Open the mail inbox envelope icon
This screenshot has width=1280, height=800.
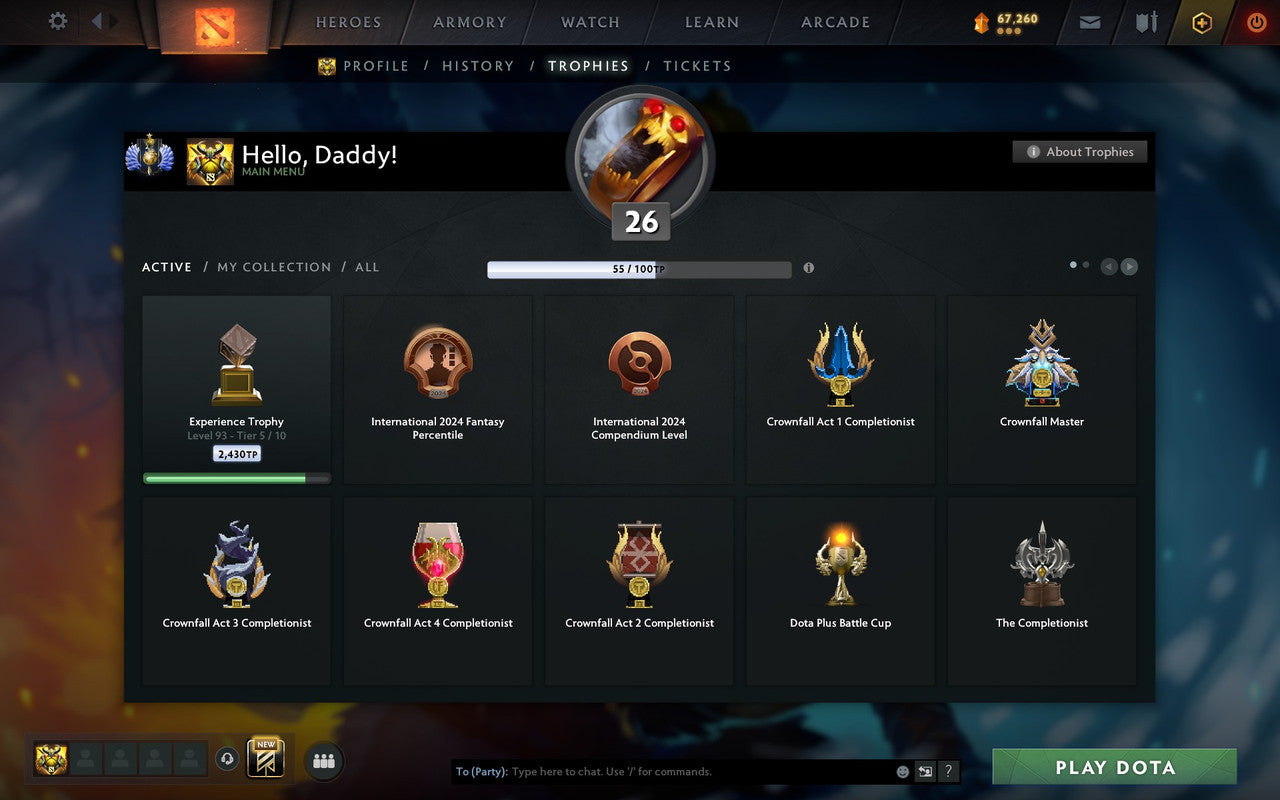(x=1089, y=22)
